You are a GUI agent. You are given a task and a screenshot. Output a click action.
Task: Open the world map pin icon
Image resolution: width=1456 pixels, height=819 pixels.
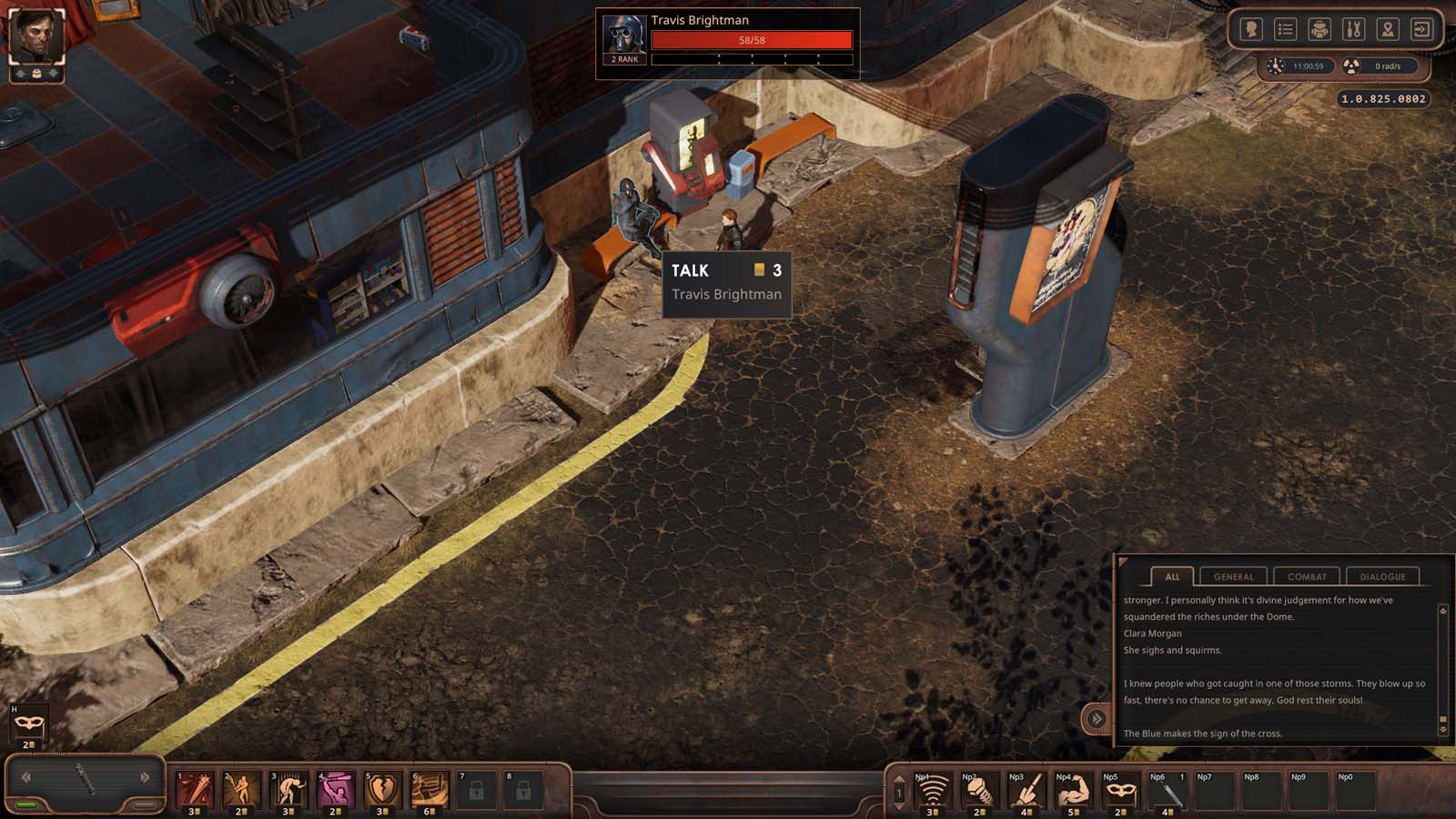tap(1387, 29)
